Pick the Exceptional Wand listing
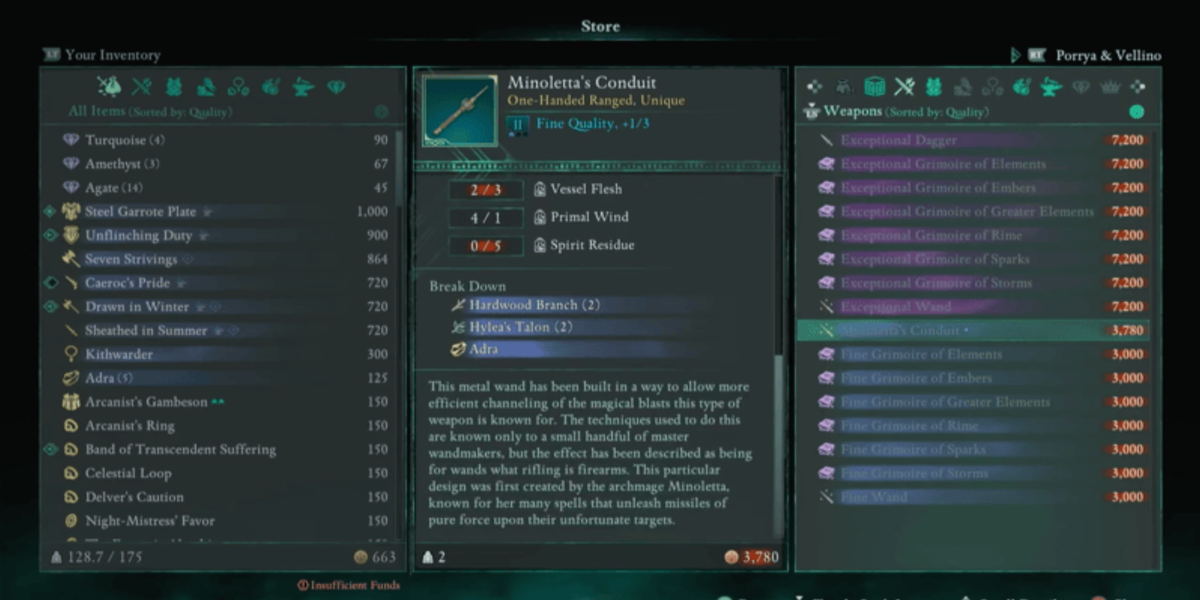The image size is (1200, 600). [x=895, y=307]
